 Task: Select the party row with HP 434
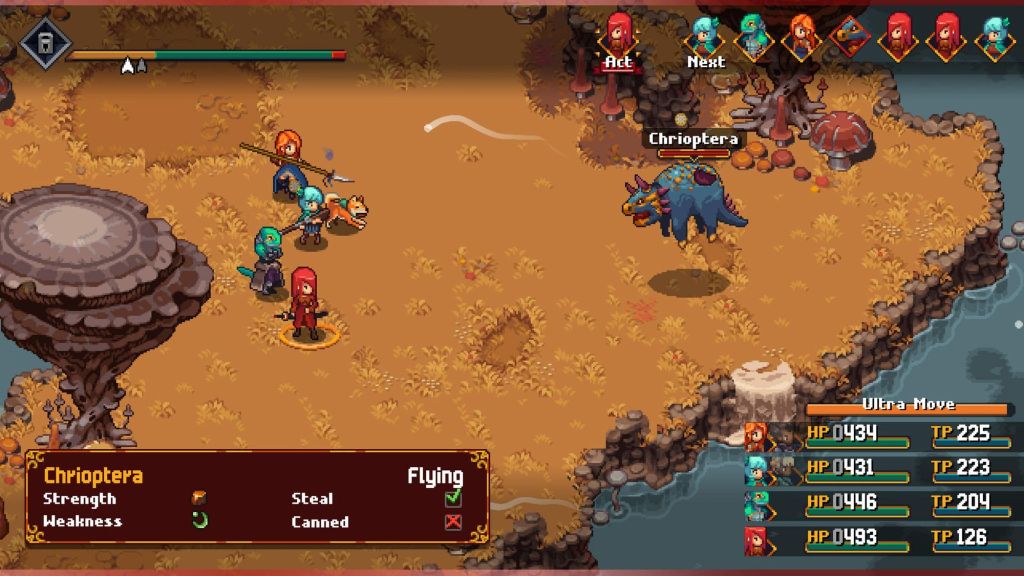tap(878, 435)
